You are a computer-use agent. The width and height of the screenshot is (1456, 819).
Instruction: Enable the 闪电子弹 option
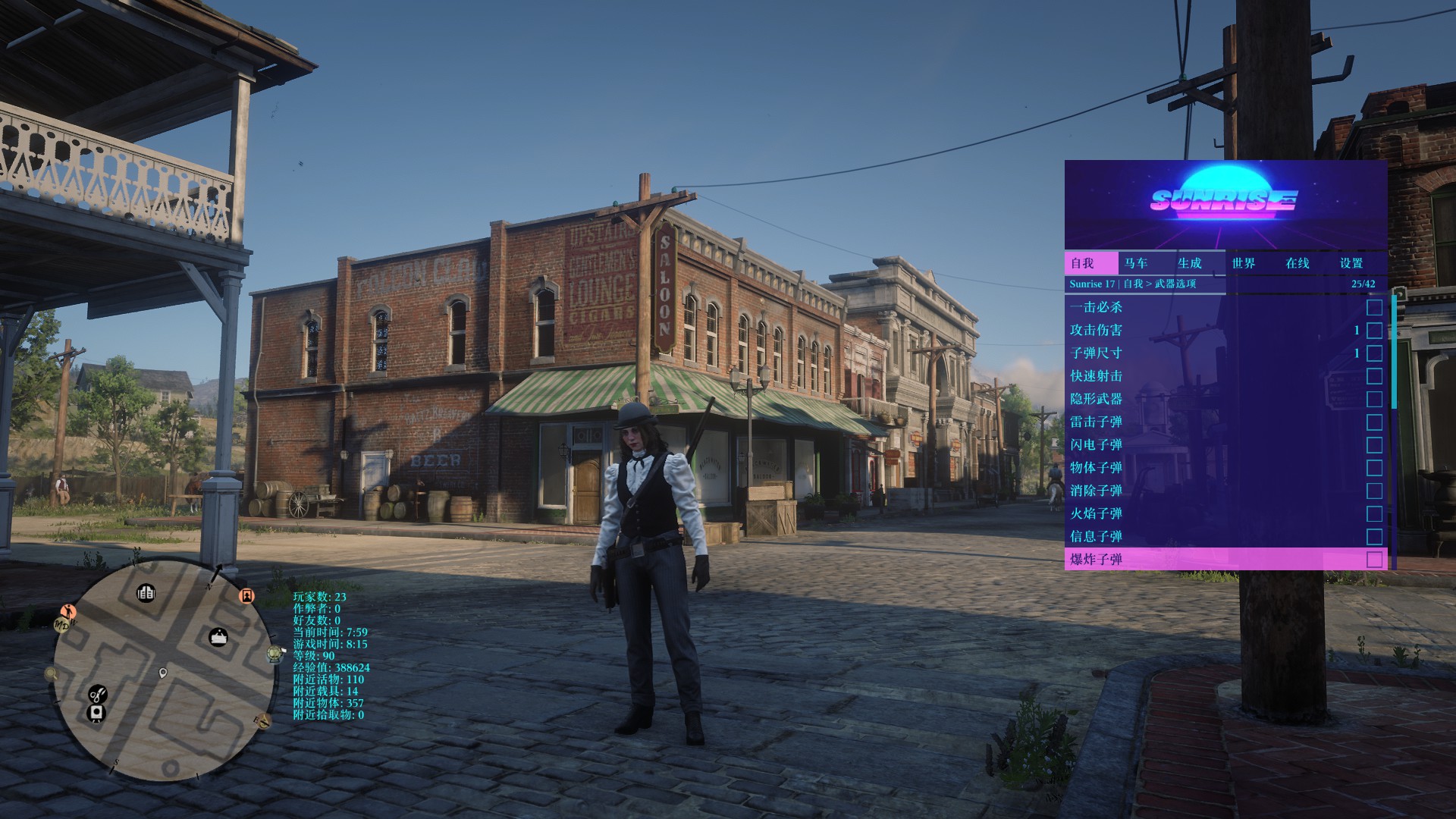pyautogui.click(x=1373, y=444)
